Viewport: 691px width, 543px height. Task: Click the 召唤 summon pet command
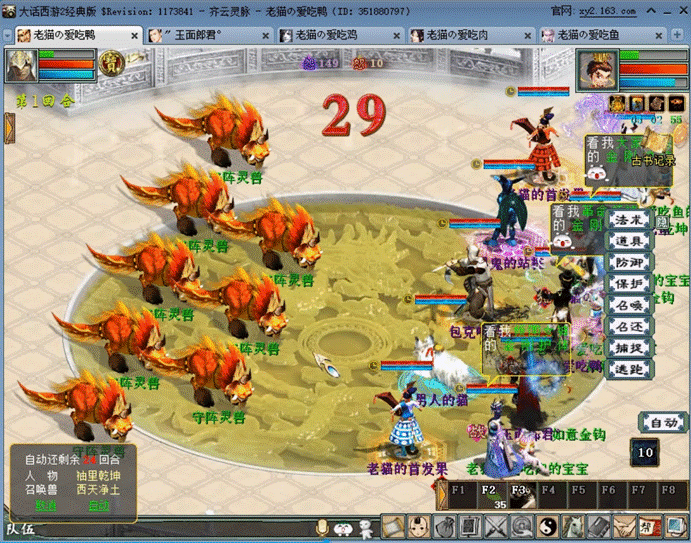(x=628, y=305)
